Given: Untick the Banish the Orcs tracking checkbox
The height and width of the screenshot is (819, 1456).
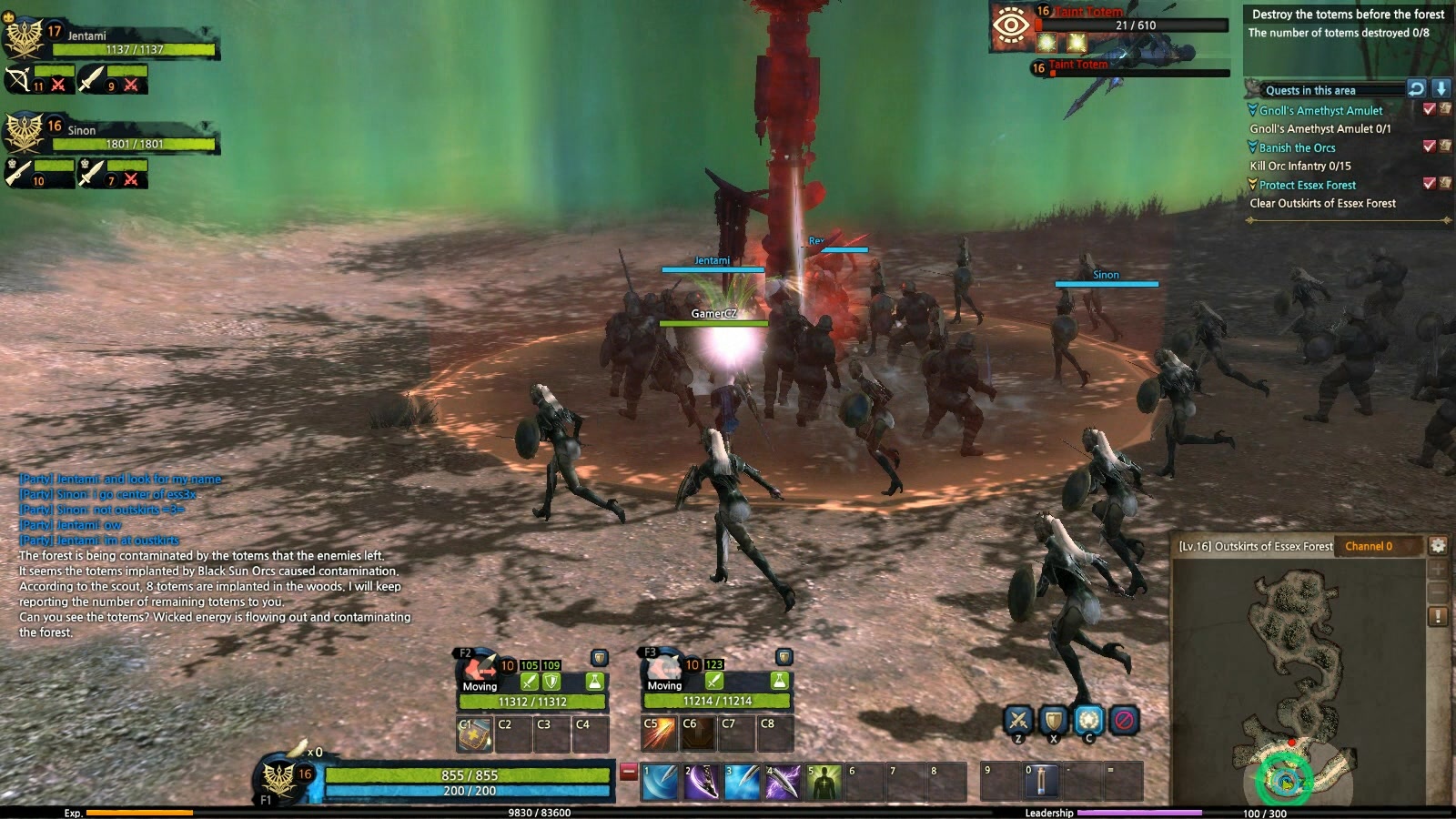Looking at the screenshot, I should 1429,146.
